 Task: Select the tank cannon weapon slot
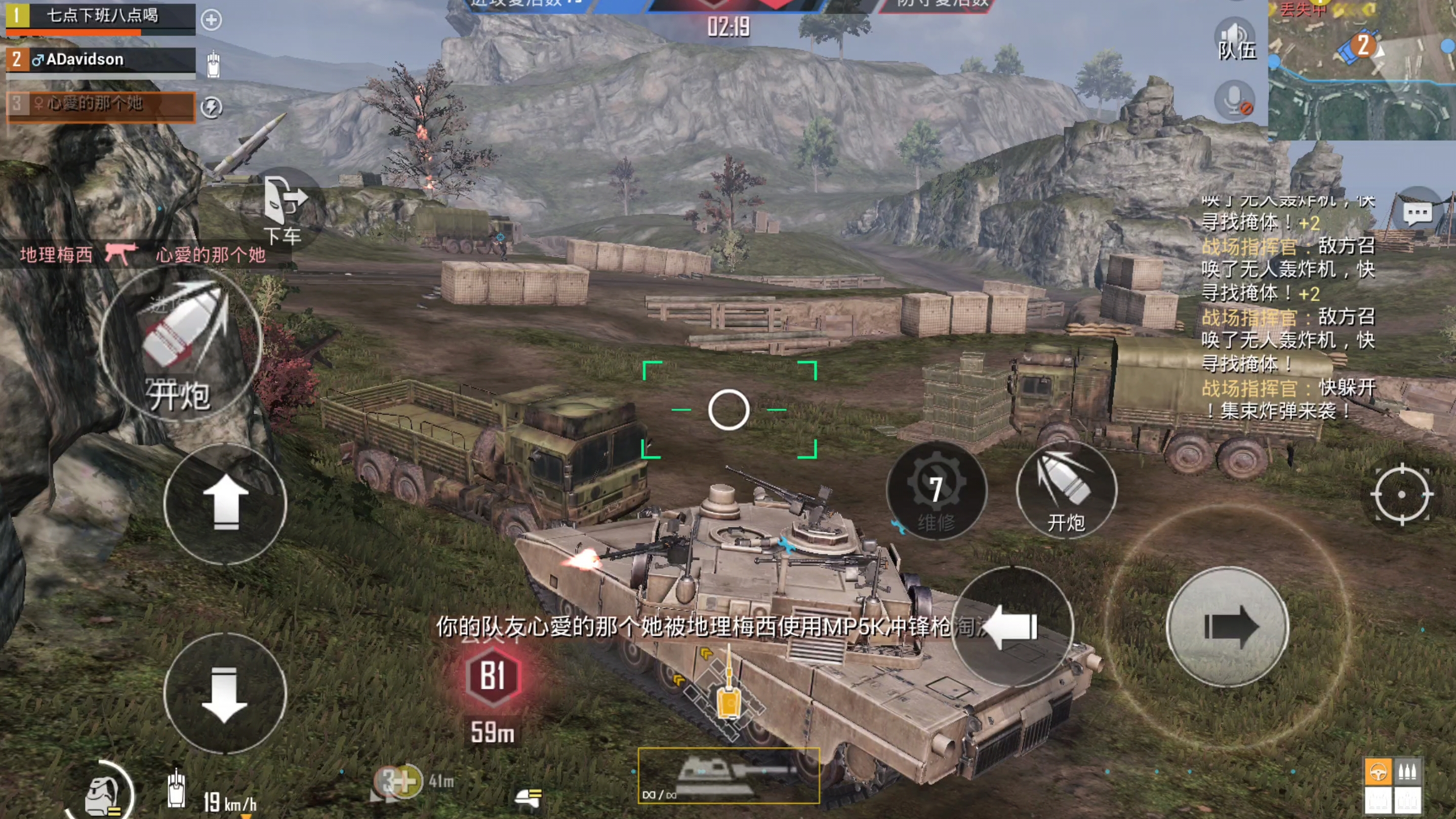coord(729,776)
